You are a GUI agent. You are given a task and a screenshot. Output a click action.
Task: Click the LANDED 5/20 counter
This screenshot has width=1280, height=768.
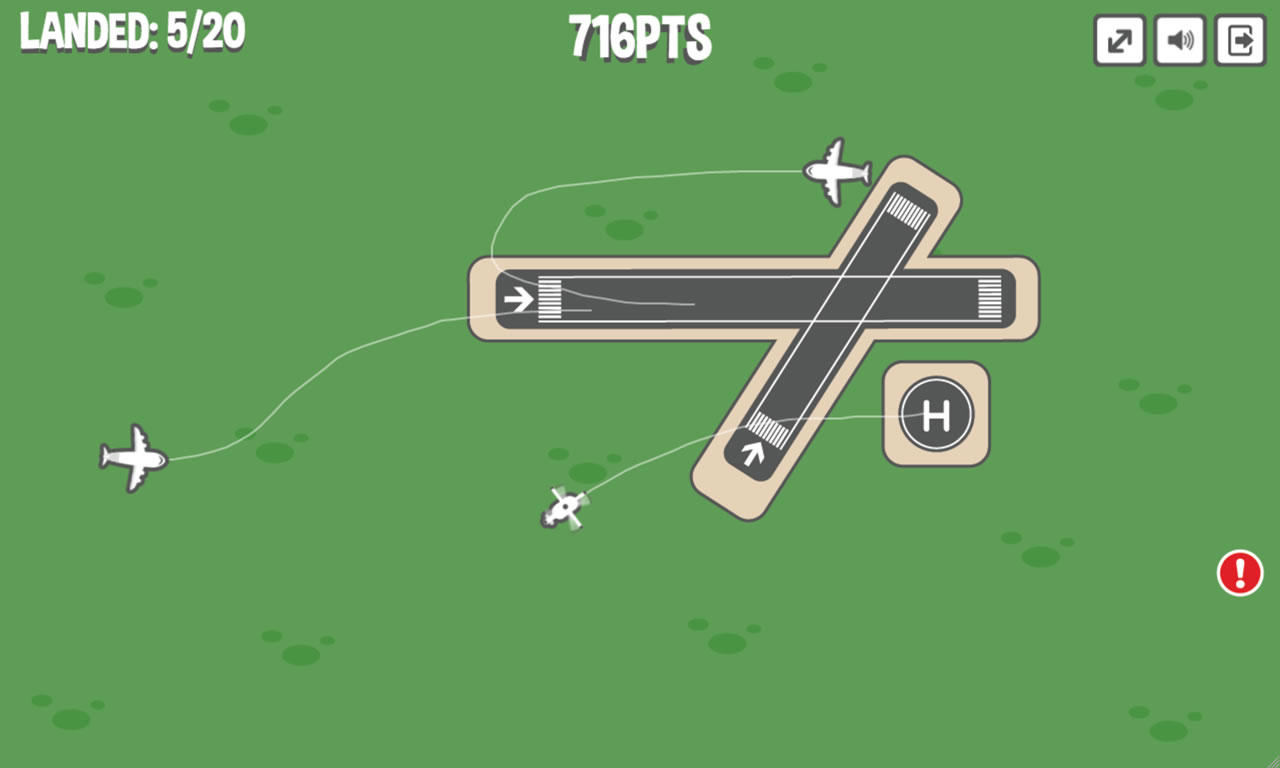pyautogui.click(x=130, y=32)
